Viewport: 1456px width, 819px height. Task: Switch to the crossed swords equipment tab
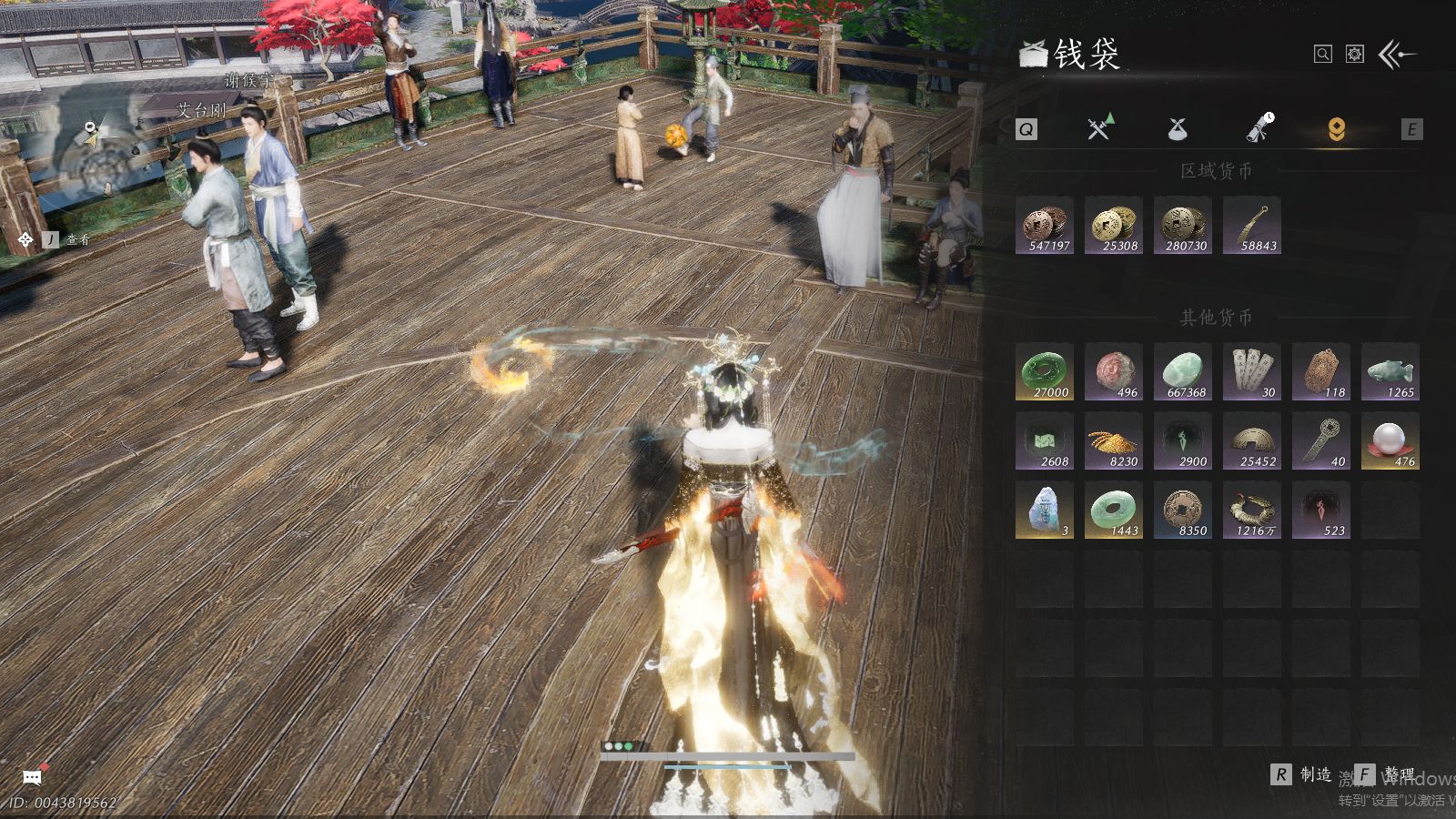point(1099,129)
